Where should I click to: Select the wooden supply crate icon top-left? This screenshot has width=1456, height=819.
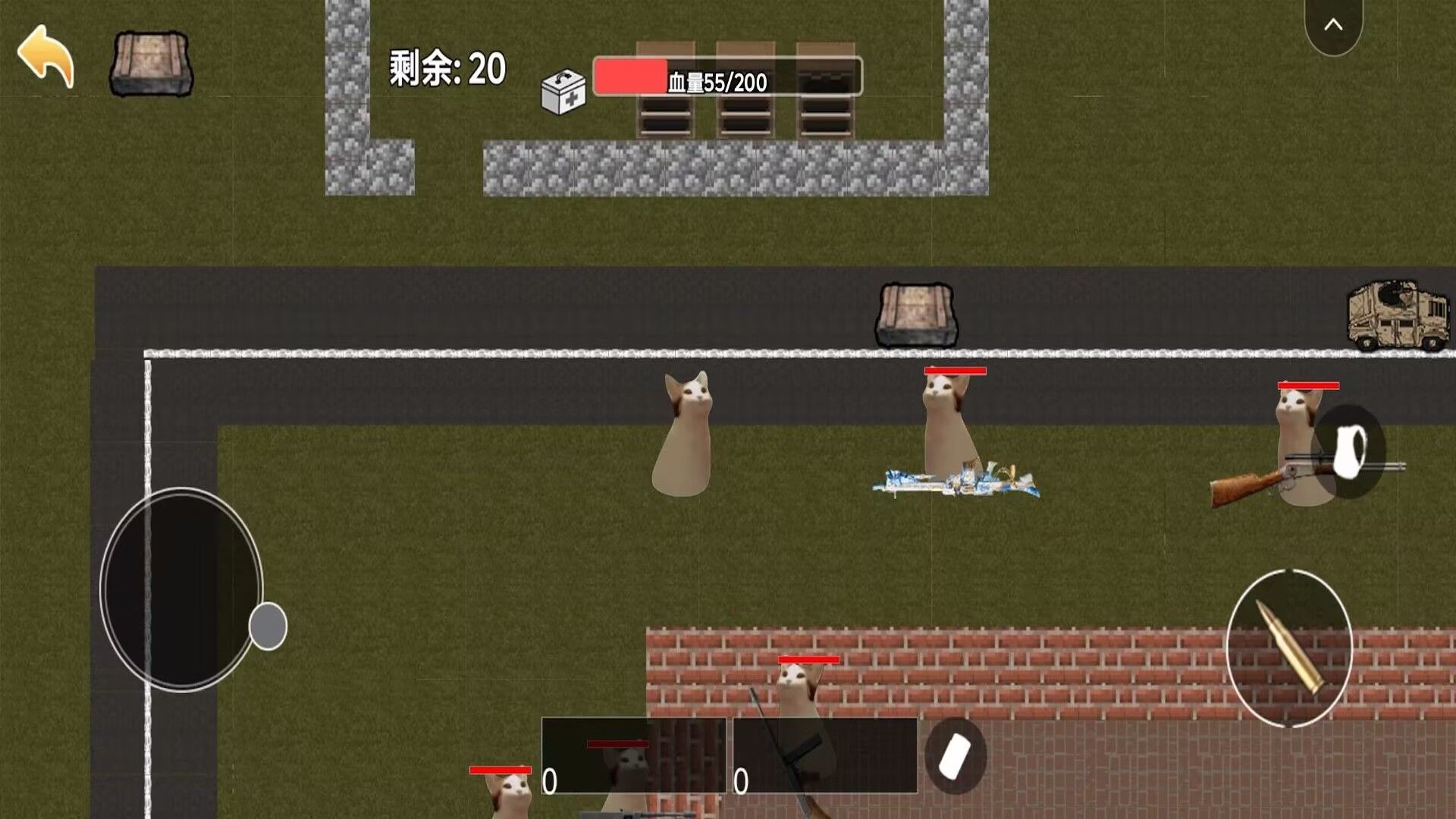[152, 64]
